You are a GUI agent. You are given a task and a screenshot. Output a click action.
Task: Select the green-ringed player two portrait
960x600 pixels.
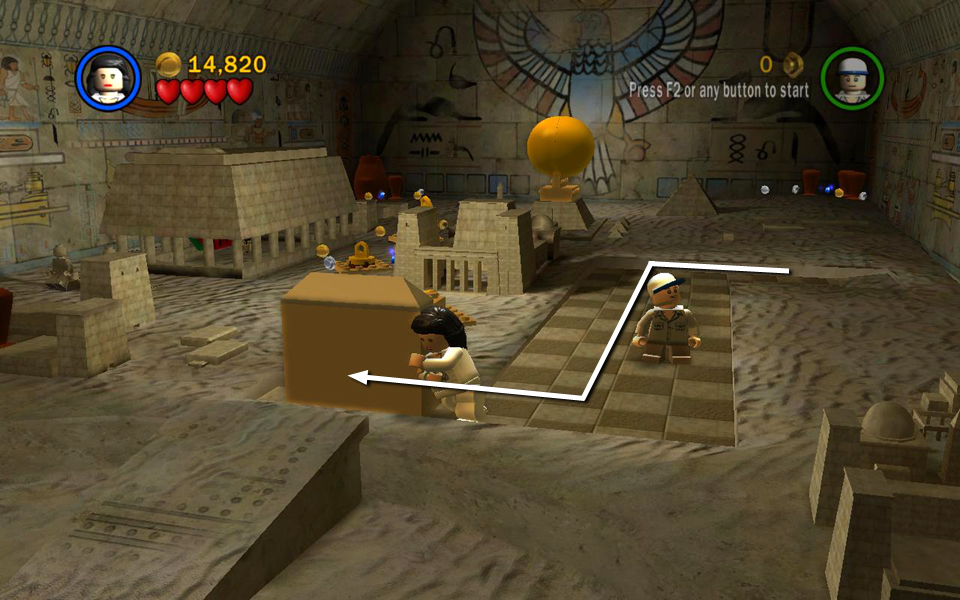click(x=852, y=78)
